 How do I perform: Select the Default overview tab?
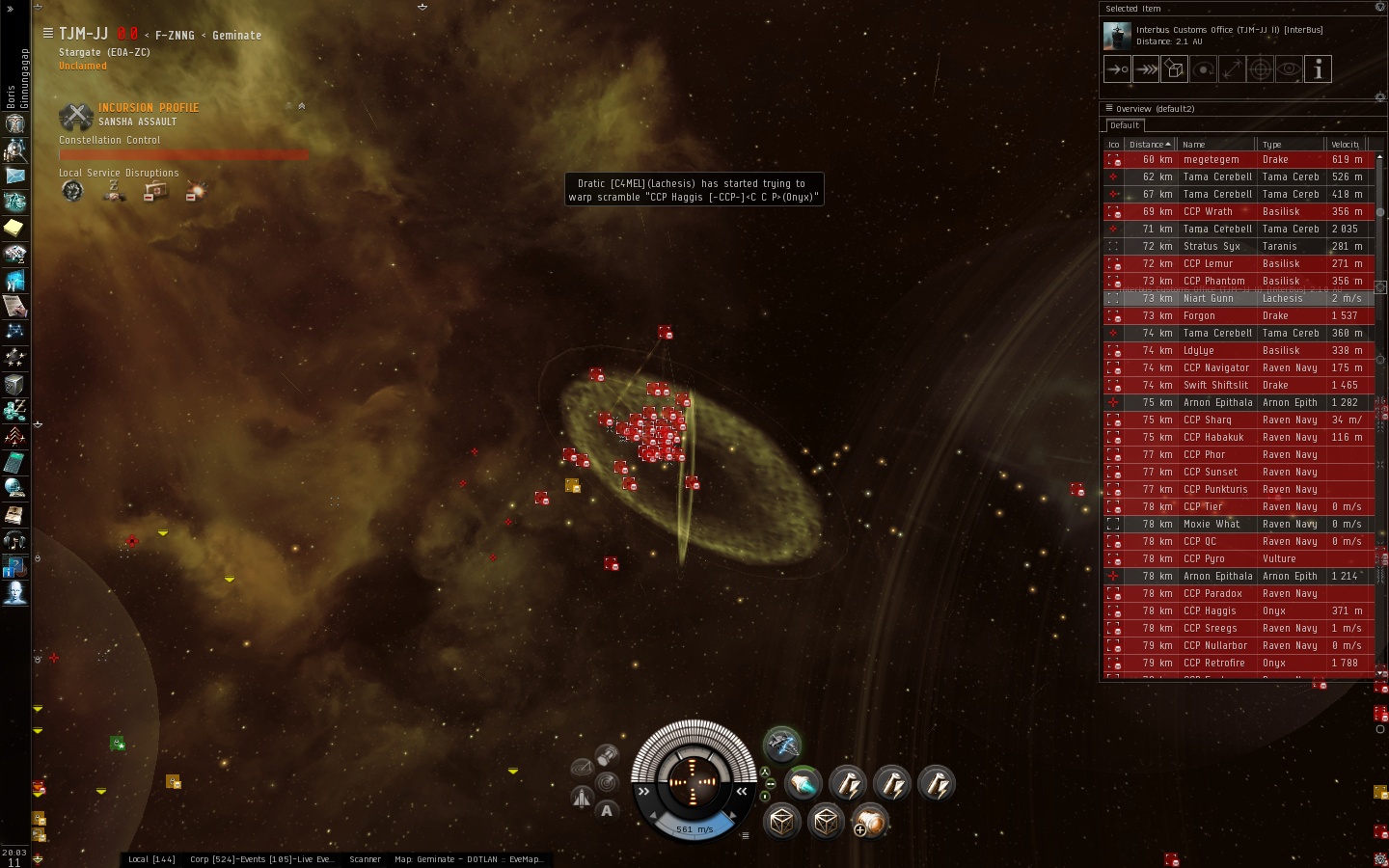(x=1125, y=125)
